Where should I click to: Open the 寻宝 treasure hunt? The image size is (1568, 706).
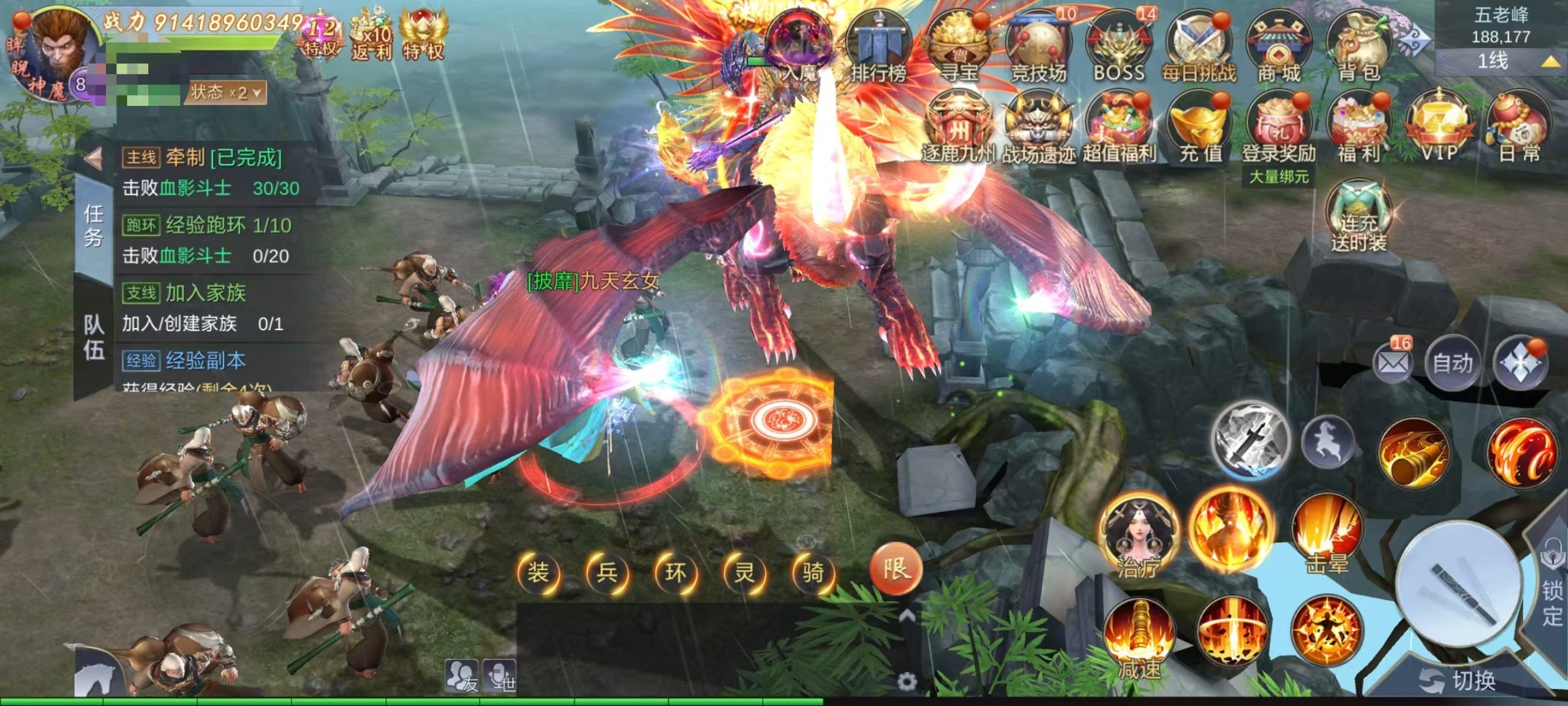pyautogui.click(x=958, y=49)
